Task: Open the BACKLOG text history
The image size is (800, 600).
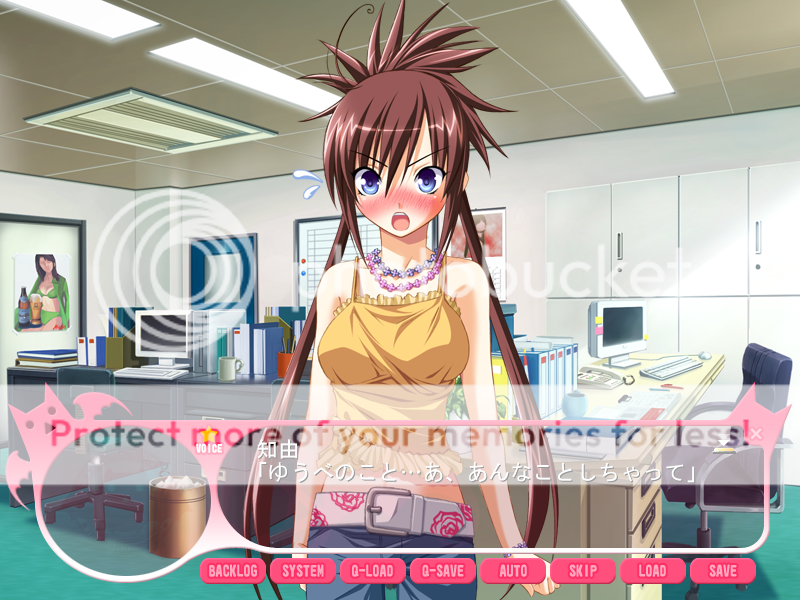Action: pyautogui.click(x=233, y=571)
